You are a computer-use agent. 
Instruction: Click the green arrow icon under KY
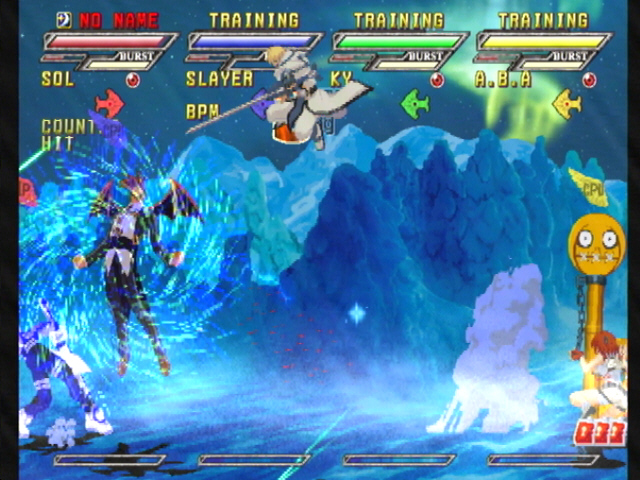coord(414,103)
